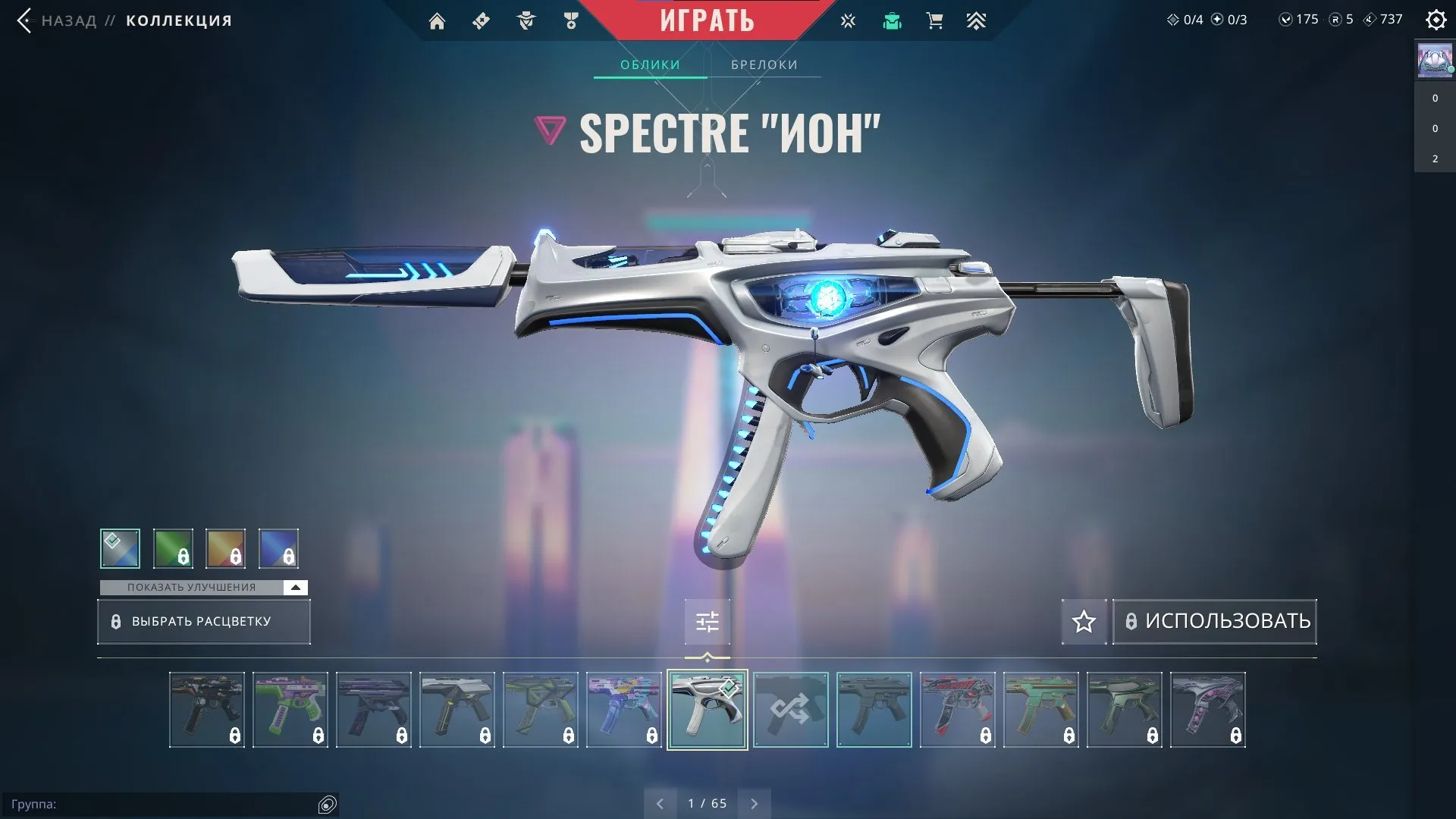Open the Battle Pass ticket icon
Image resolution: width=1456 pixels, height=819 pixels.
(479, 20)
